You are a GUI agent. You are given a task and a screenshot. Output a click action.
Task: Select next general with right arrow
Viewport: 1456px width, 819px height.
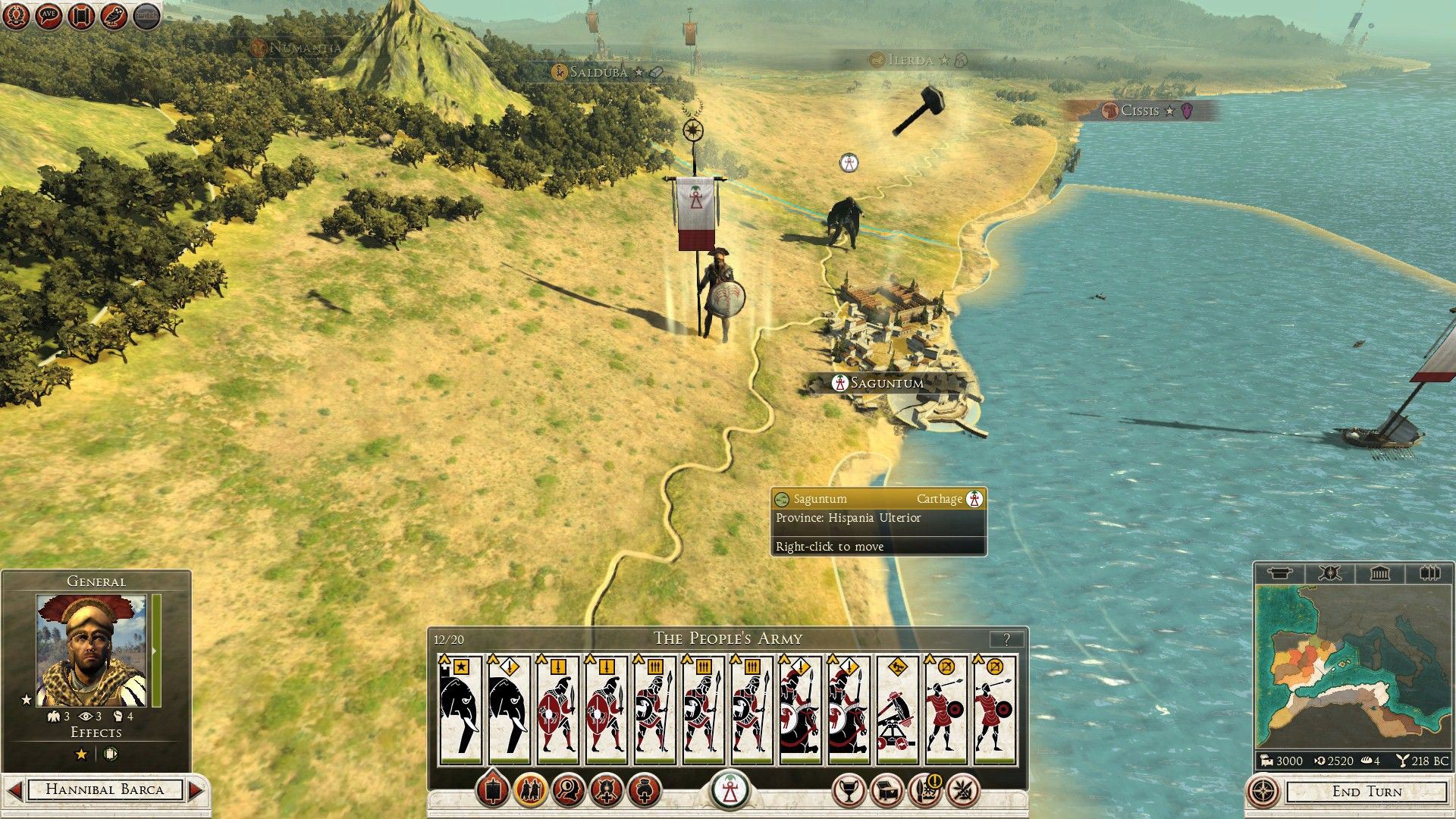point(196,789)
